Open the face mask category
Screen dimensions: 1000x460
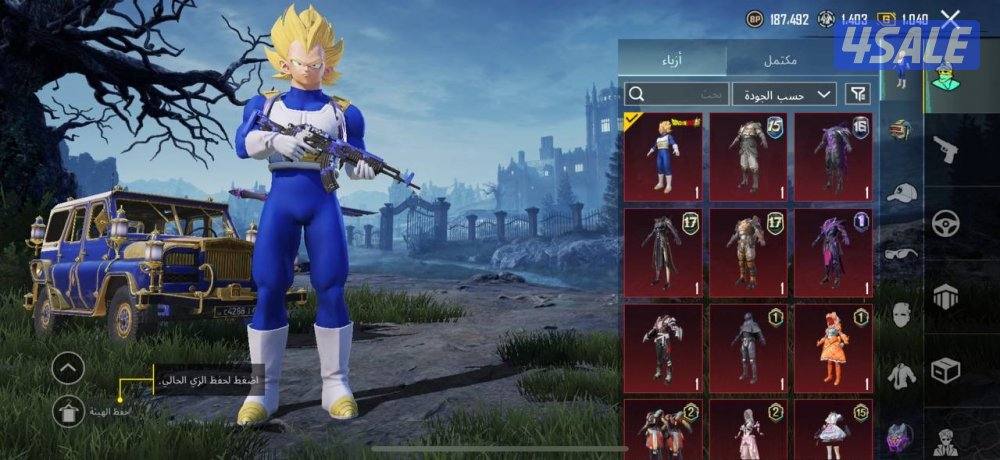[901, 314]
